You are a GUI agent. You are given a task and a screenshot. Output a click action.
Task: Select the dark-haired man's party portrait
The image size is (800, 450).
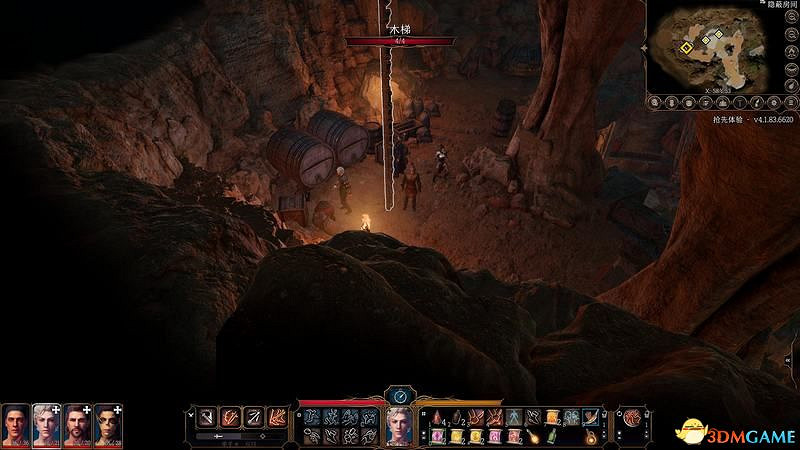pyautogui.click(x=15, y=423)
